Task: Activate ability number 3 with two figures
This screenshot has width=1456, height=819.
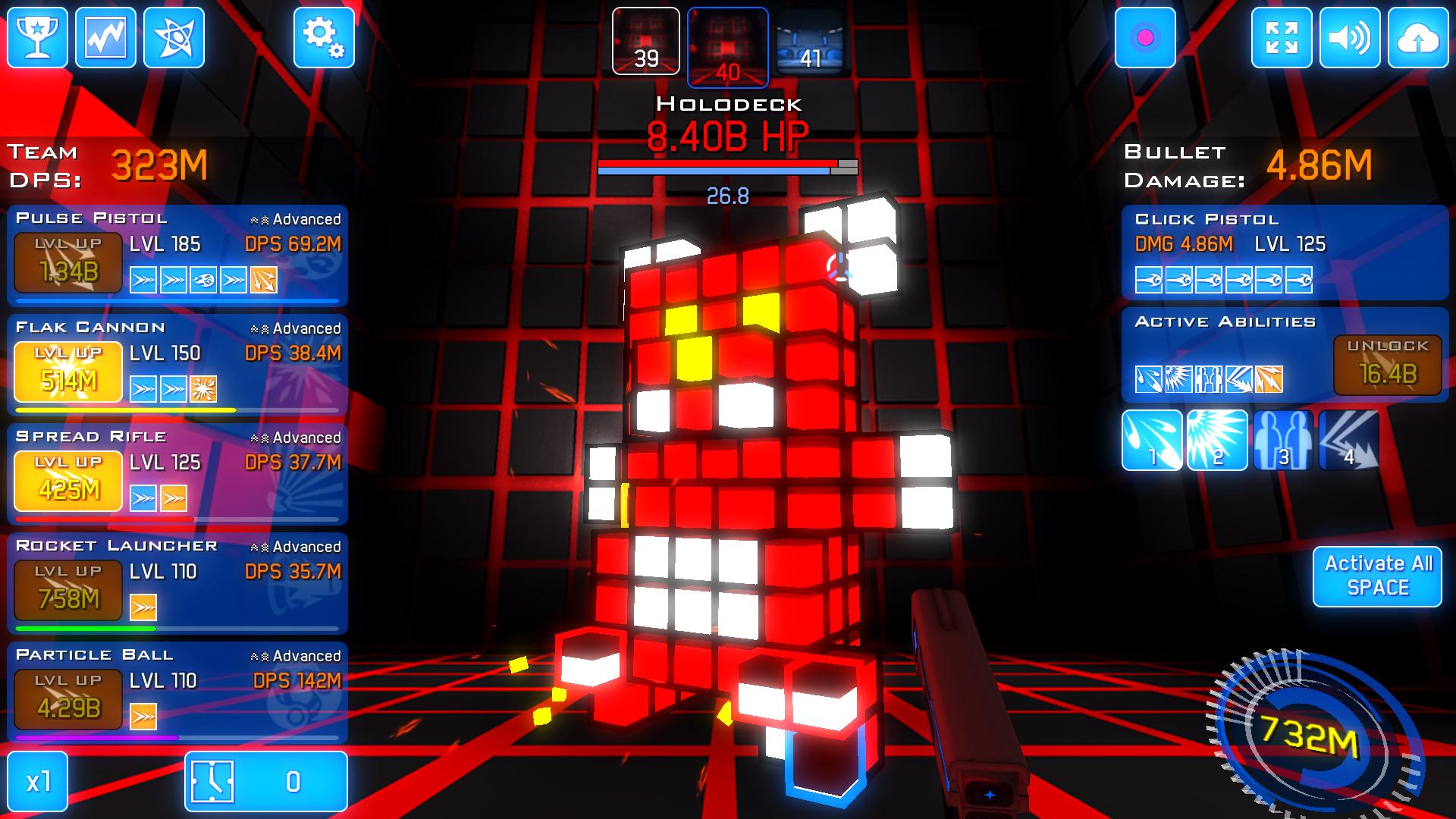Action: tap(1282, 441)
